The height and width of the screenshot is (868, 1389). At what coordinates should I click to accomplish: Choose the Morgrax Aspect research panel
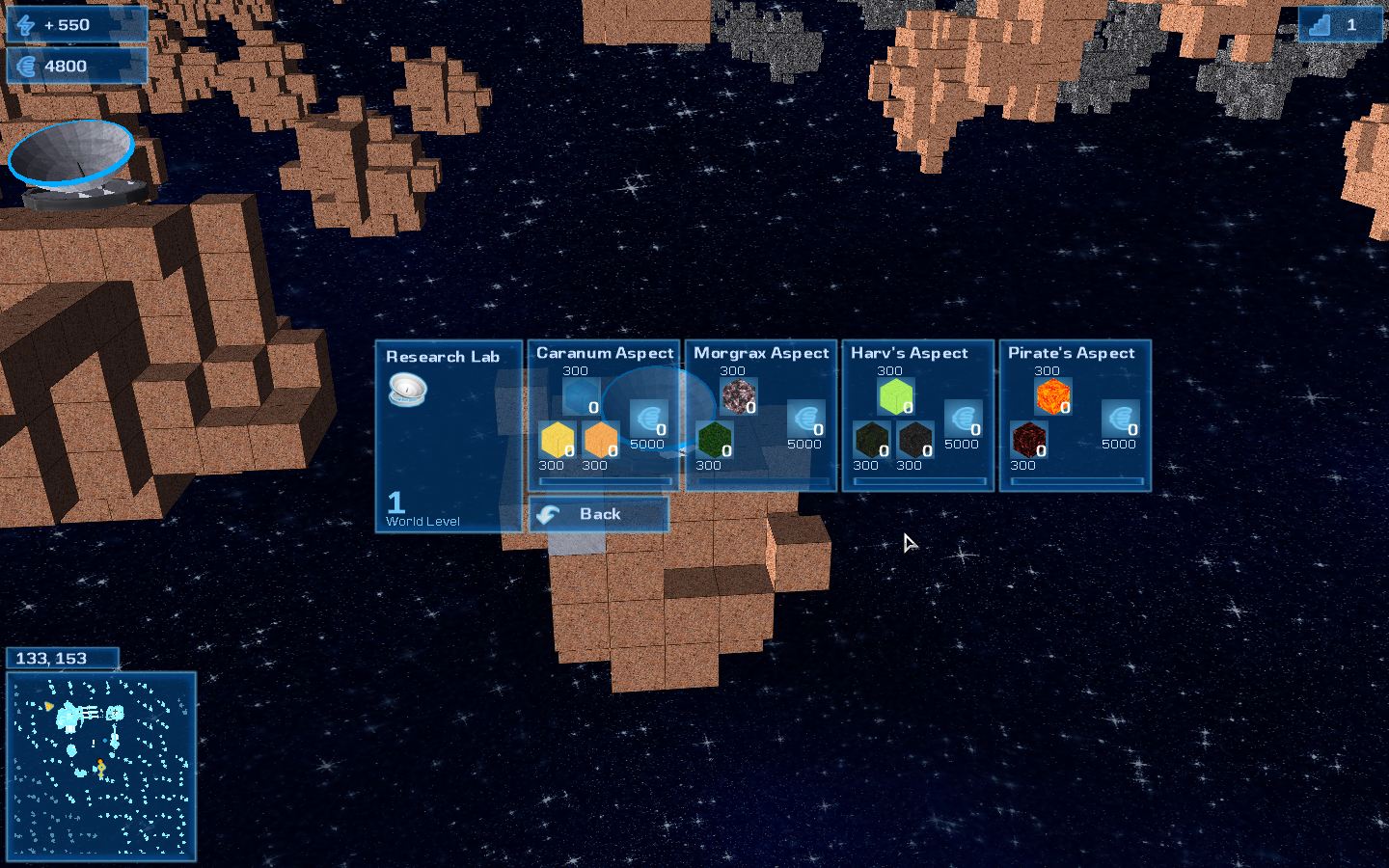[761, 416]
